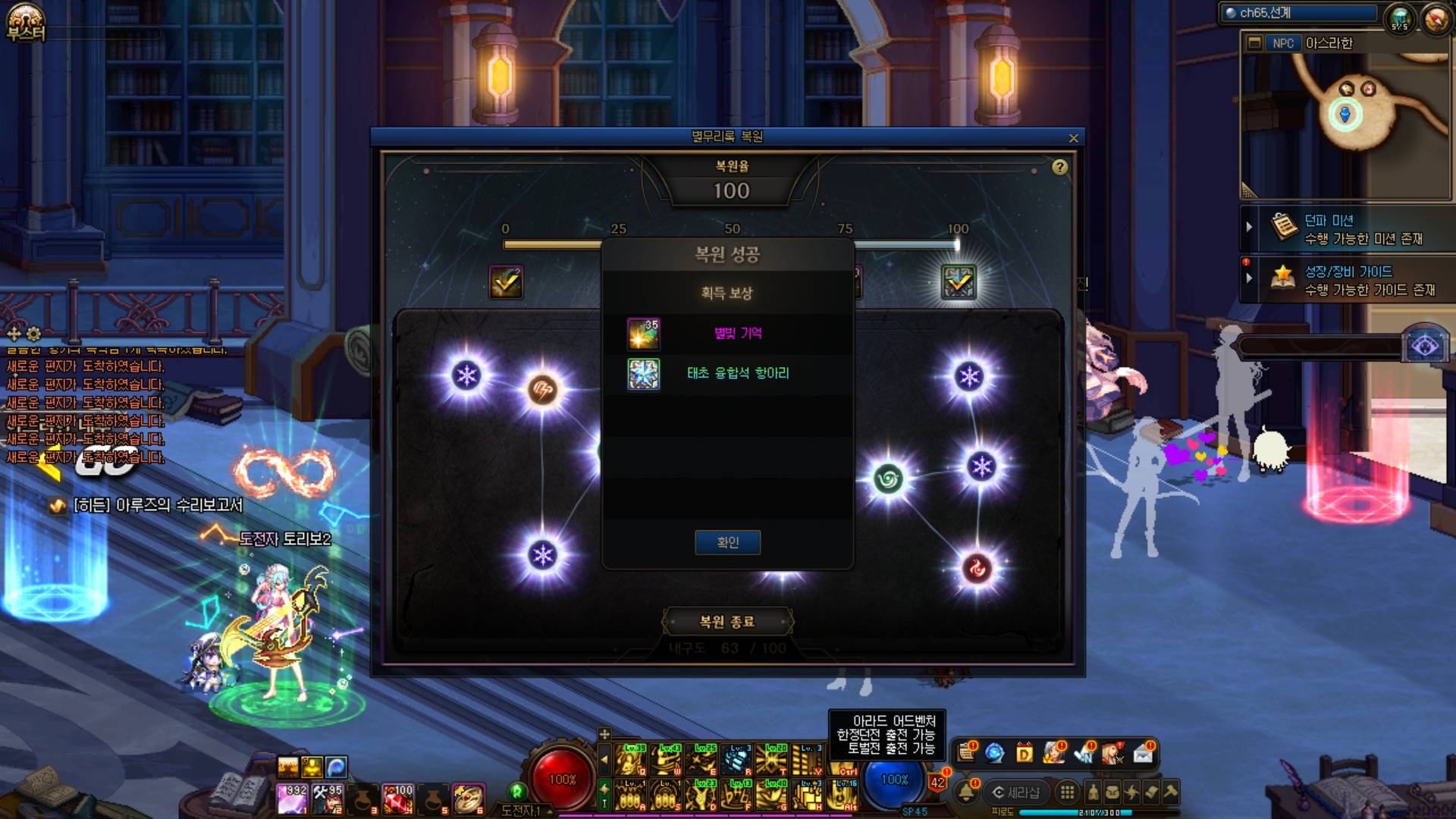
Task: Open the mail envelope icon
Action: [1143, 754]
